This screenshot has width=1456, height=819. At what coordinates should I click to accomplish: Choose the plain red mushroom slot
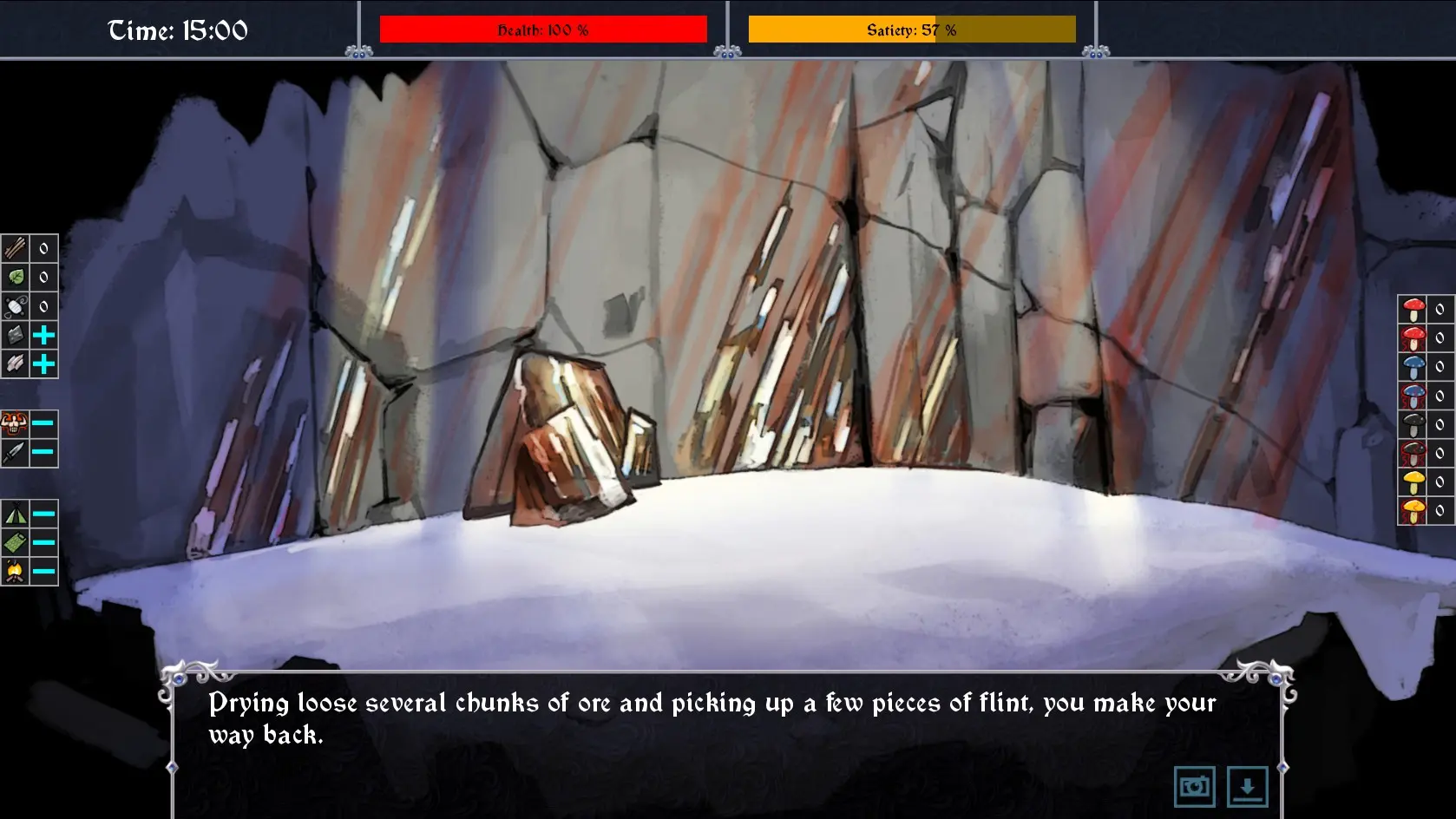tap(1413, 309)
